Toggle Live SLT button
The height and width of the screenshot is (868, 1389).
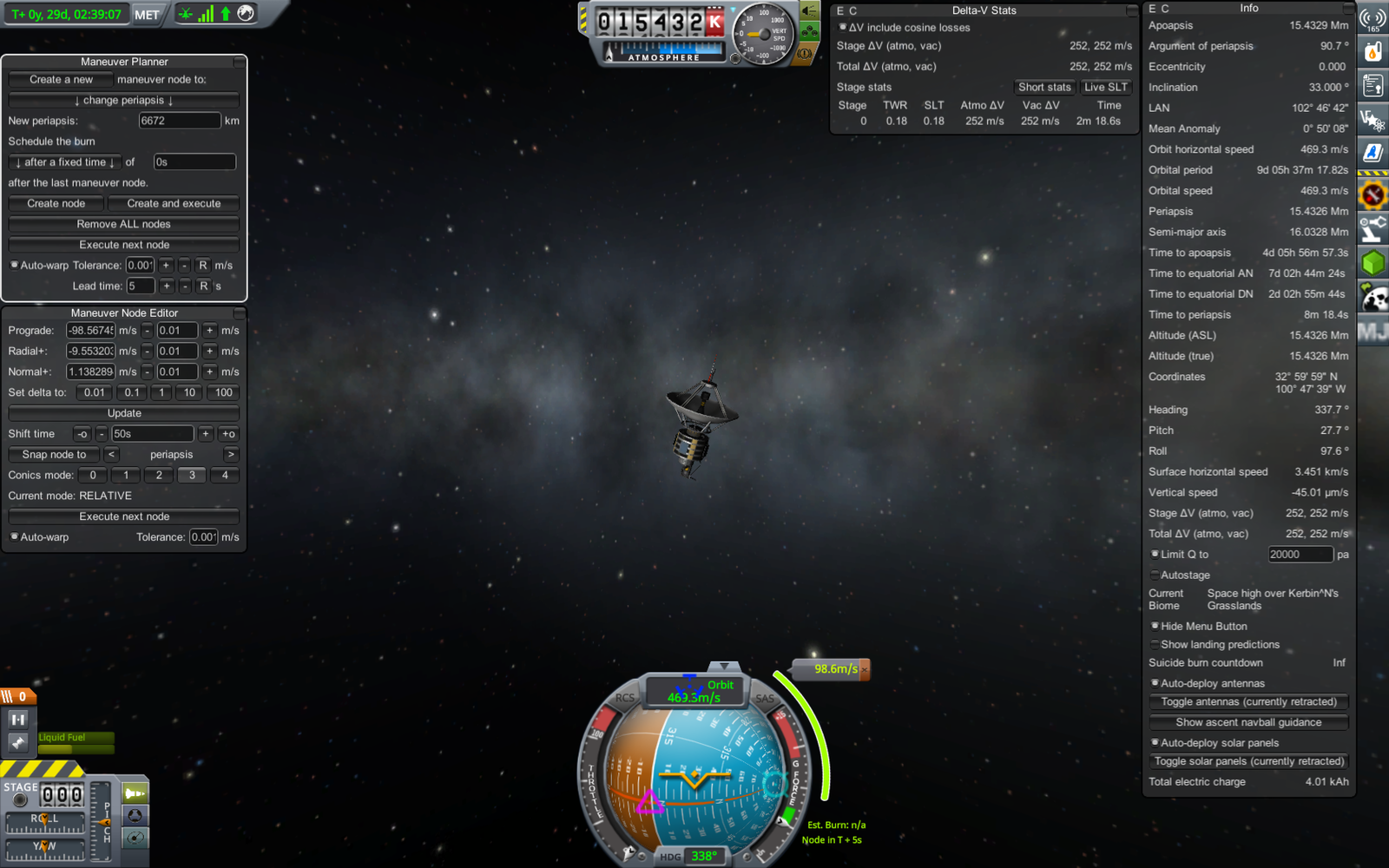tap(1105, 87)
